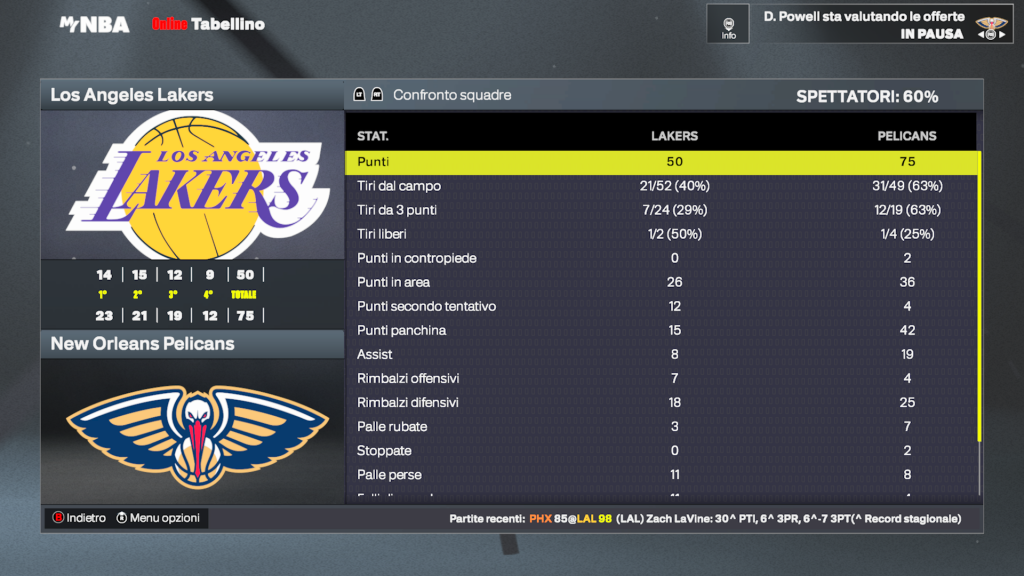
Task: Select the Los Angeles Lakers logo panel
Action: (192, 185)
